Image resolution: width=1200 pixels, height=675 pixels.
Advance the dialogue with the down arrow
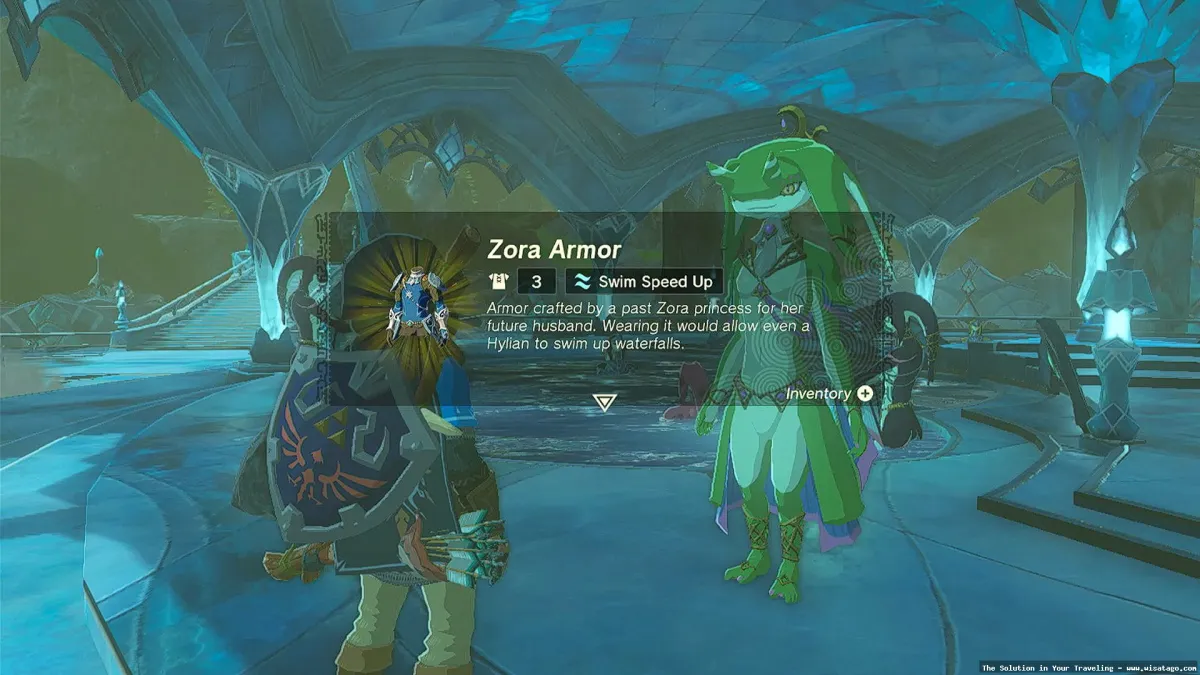point(603,402)
